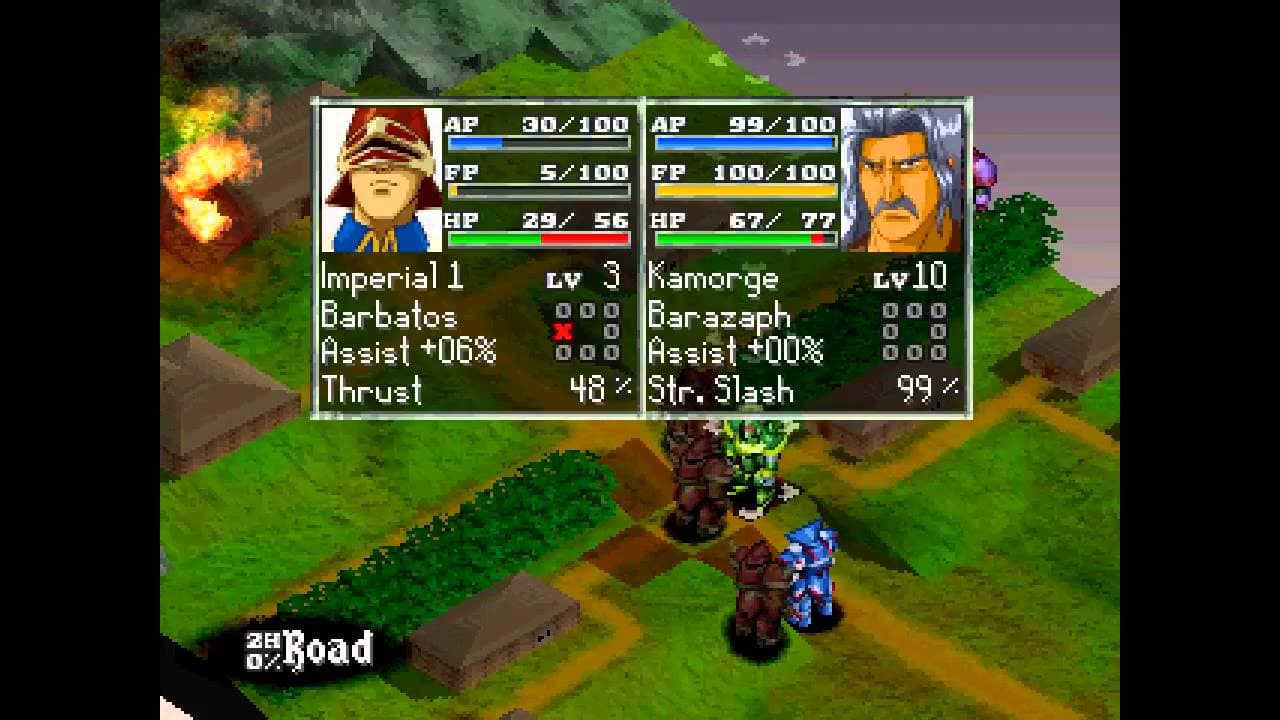Choose the Thrust attack entry
Viewport: 1280px width, 720px height.
tap(372, 390)
